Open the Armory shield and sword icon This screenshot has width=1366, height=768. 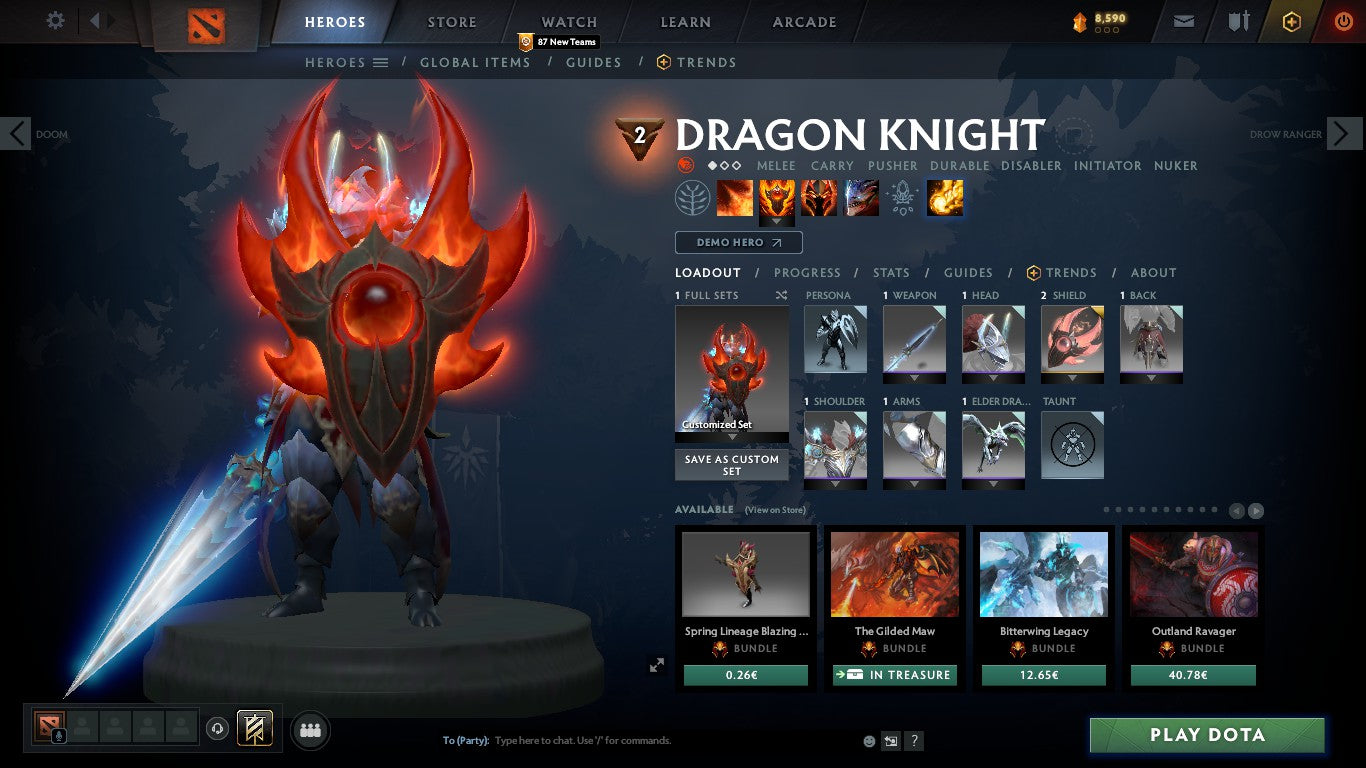[x=1239, y=20]
